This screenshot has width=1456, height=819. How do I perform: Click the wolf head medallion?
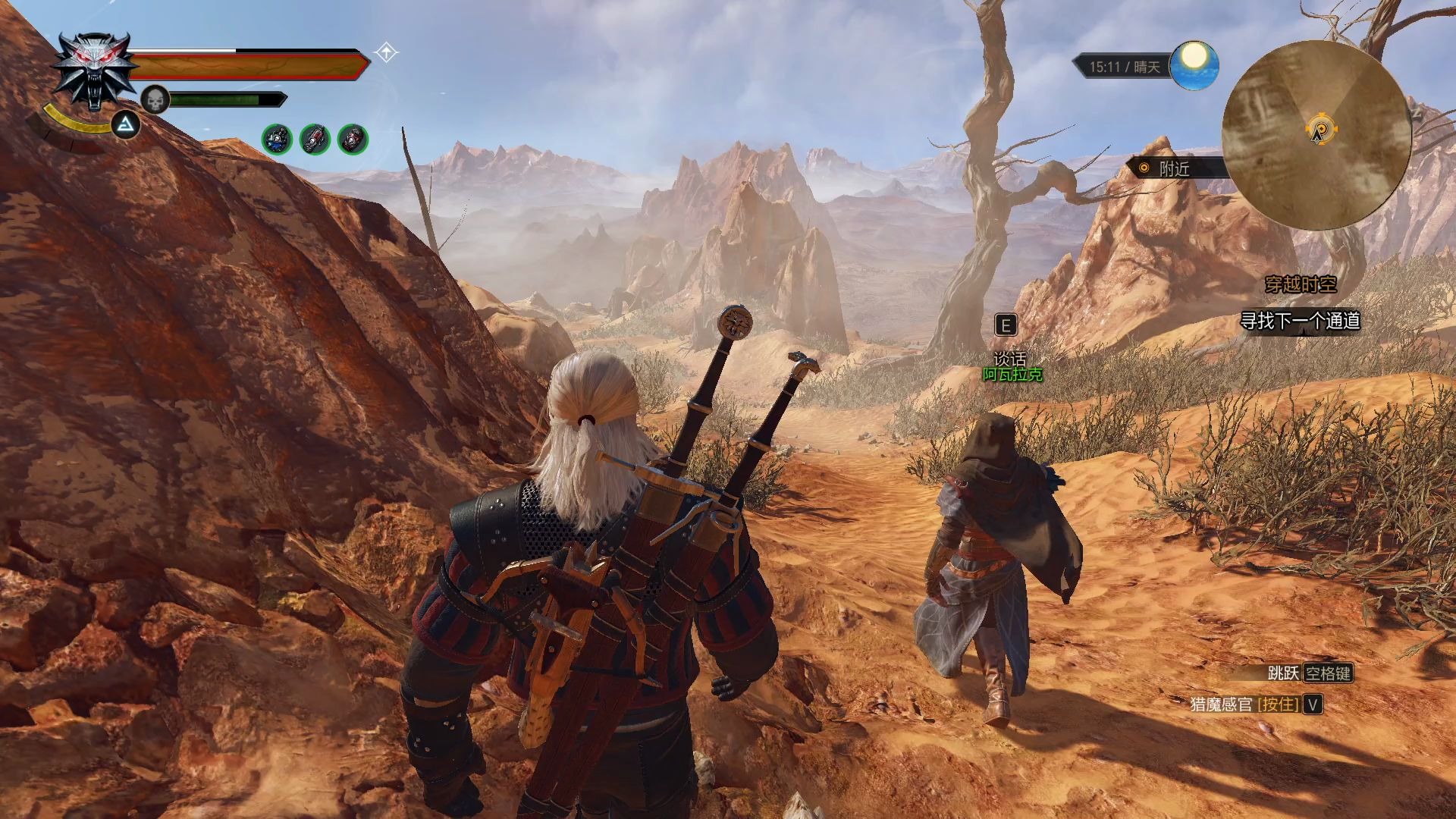pos(93,72)
